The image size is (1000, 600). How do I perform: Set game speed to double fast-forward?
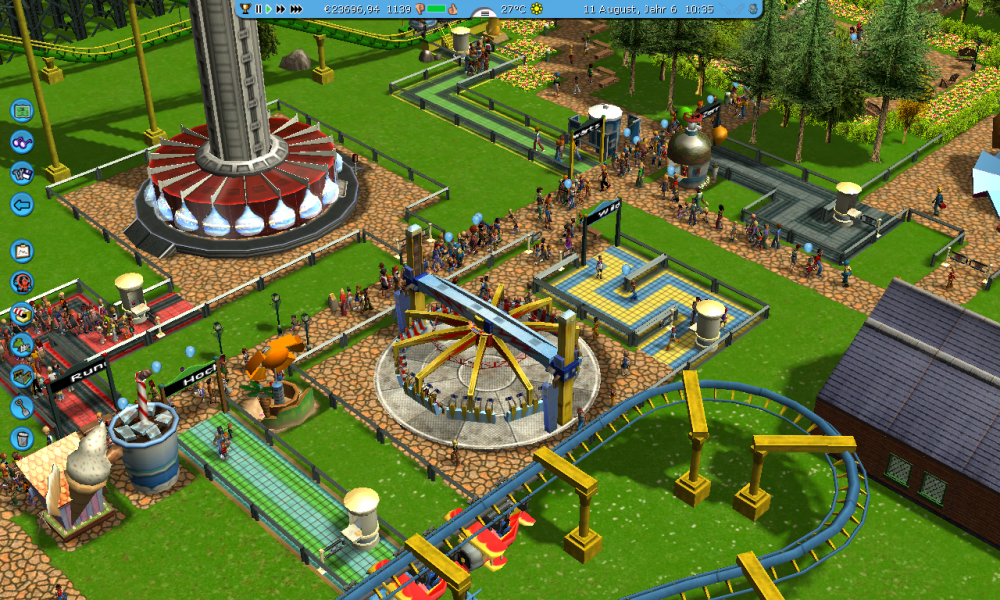281,9
